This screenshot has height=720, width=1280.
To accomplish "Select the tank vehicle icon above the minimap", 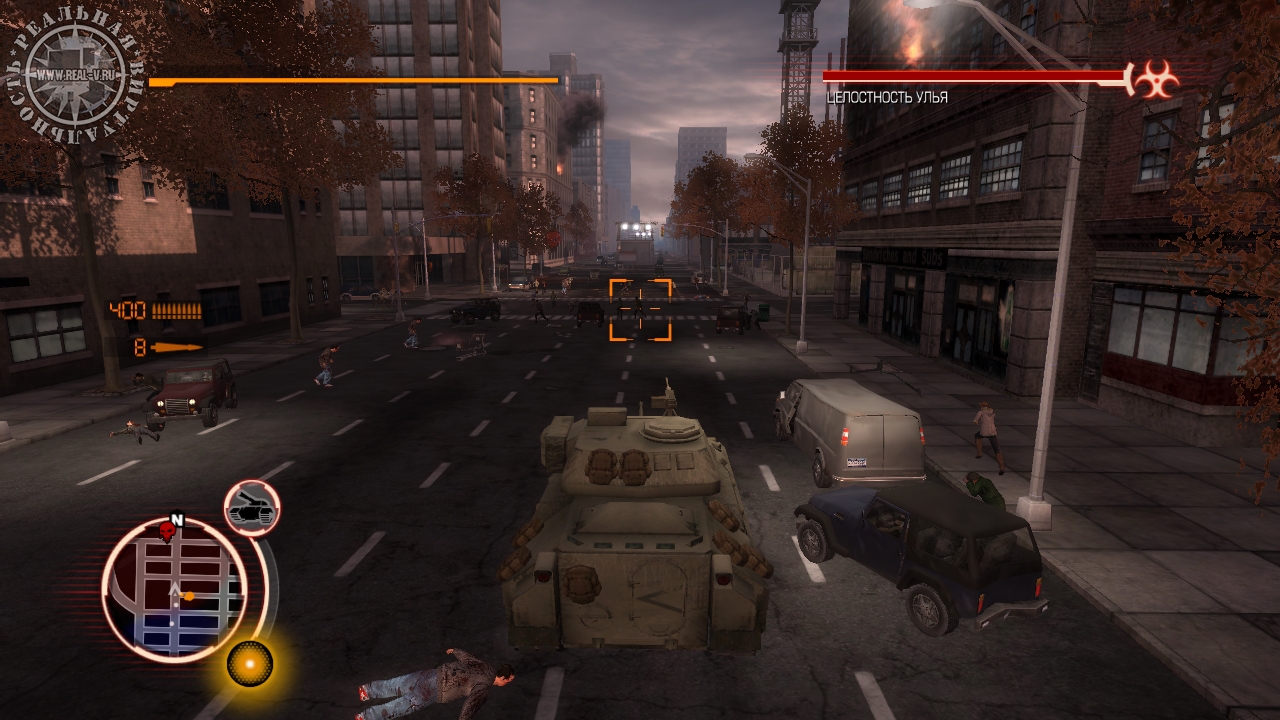I will tap(251, 509).
